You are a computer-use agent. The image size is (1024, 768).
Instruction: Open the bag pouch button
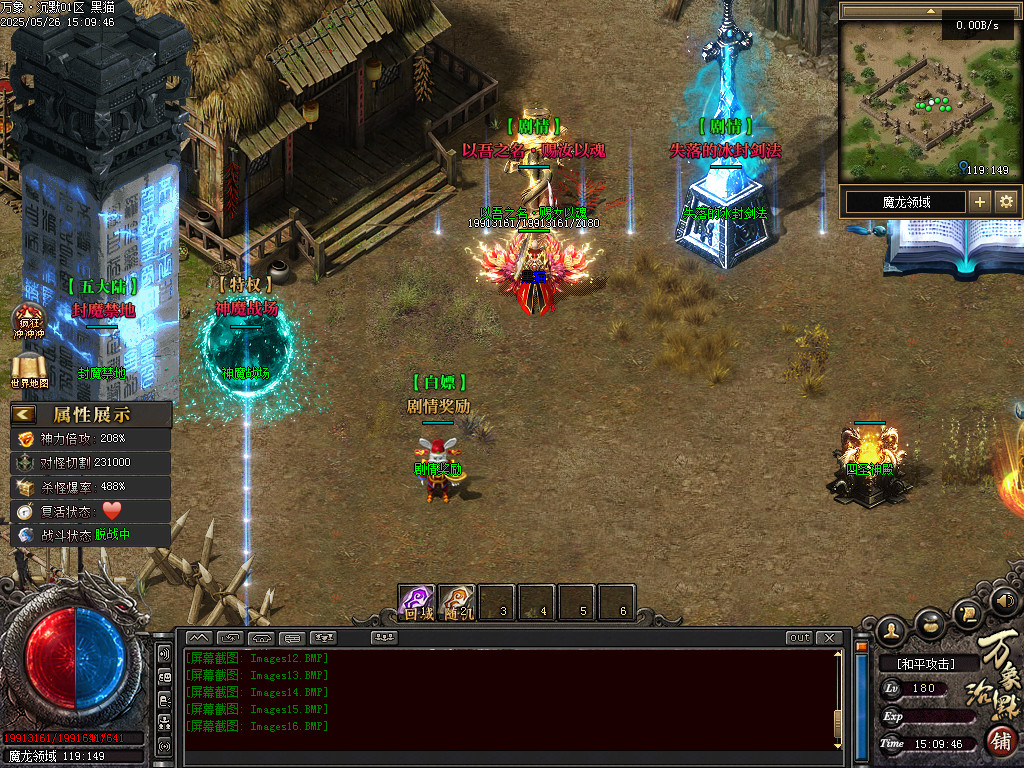click(x=930, y=622)
